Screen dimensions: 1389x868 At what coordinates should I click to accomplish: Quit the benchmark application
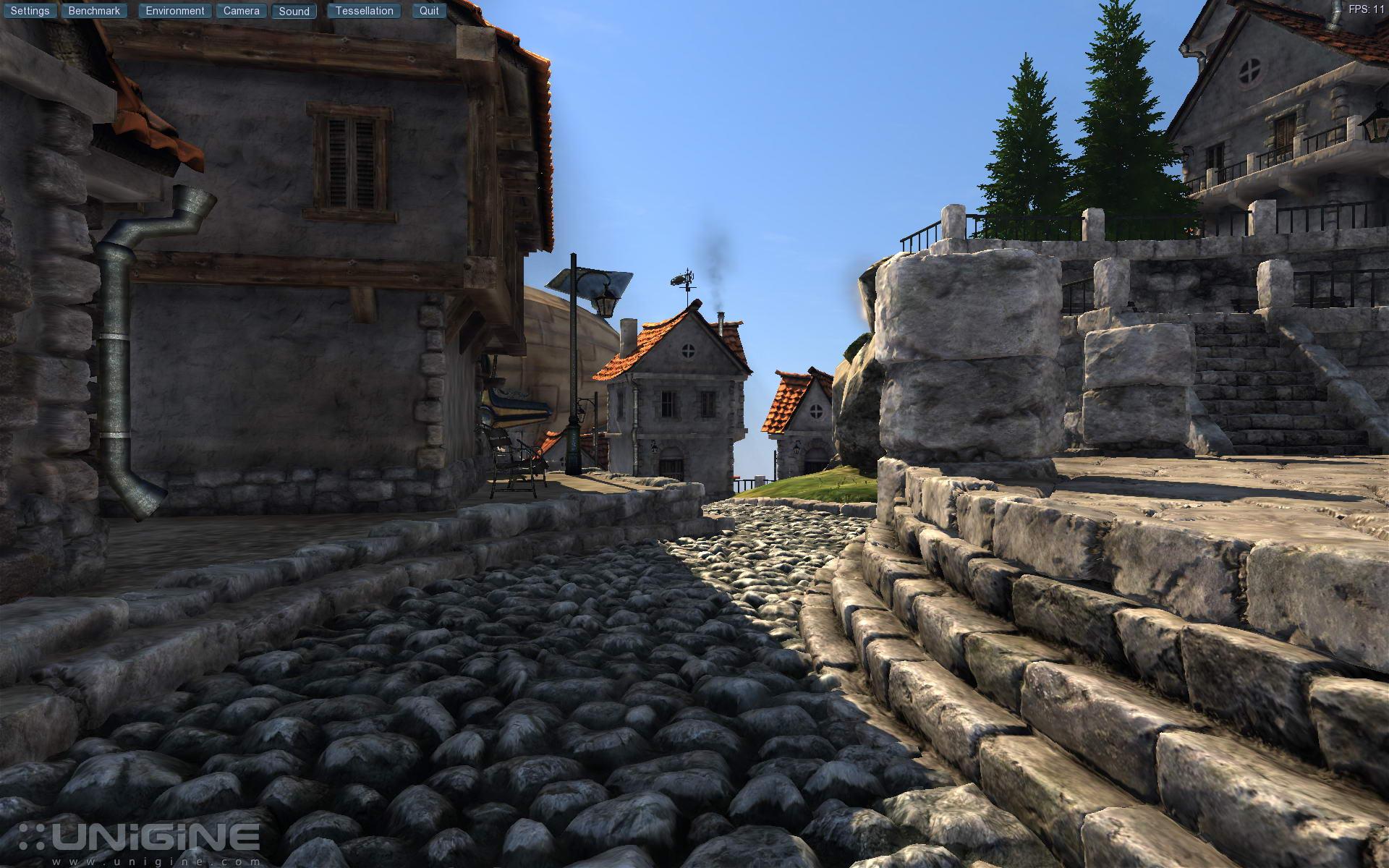(x=429, y=11)
